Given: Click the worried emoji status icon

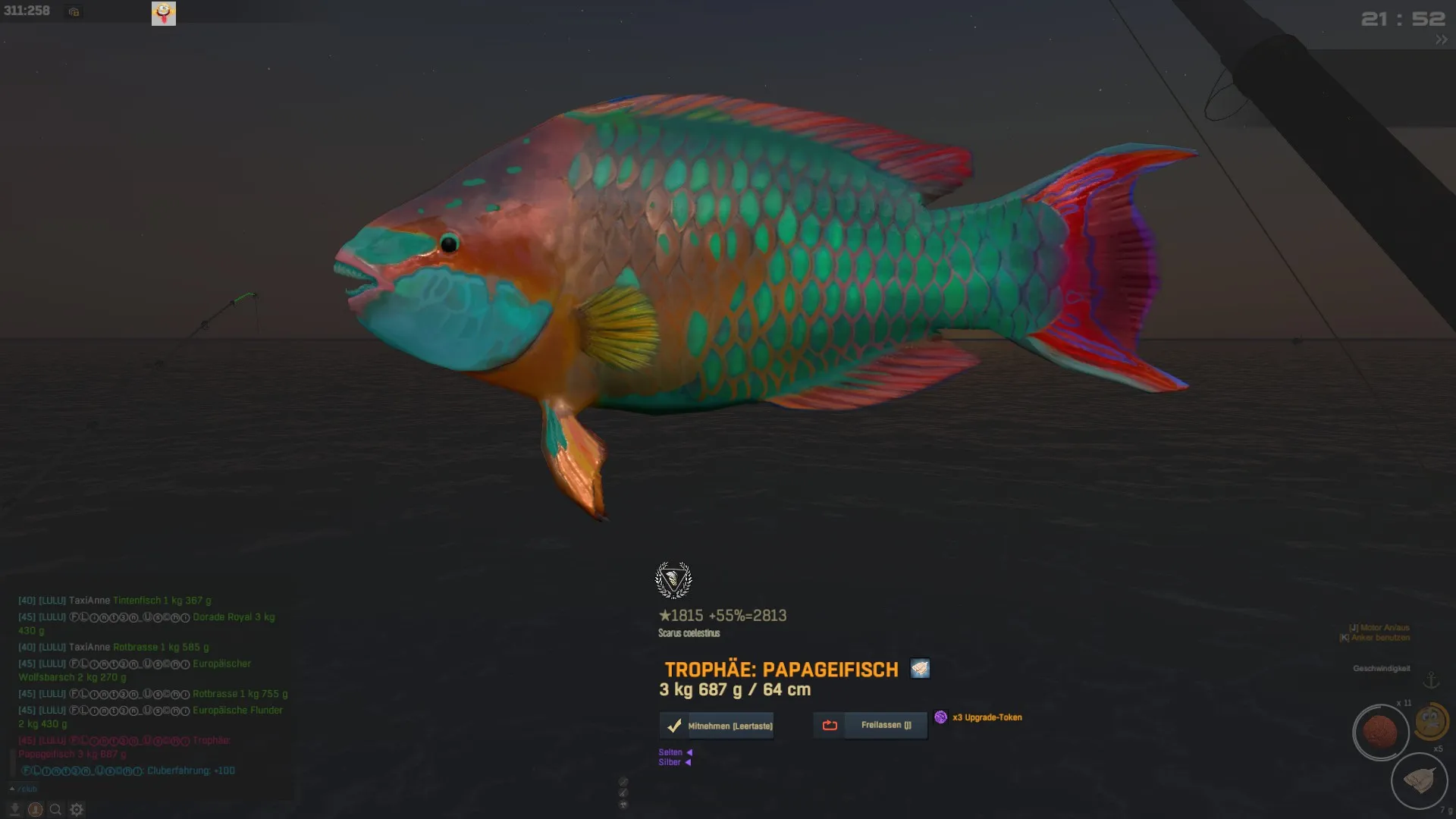Looking at the screenshot, I should (1431, 720).
